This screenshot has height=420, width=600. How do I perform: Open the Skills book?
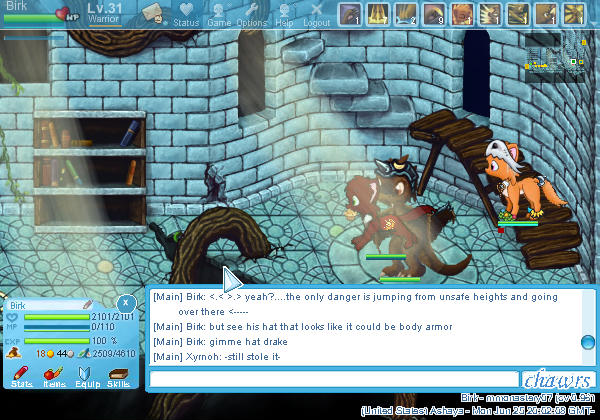click(118, 375)
